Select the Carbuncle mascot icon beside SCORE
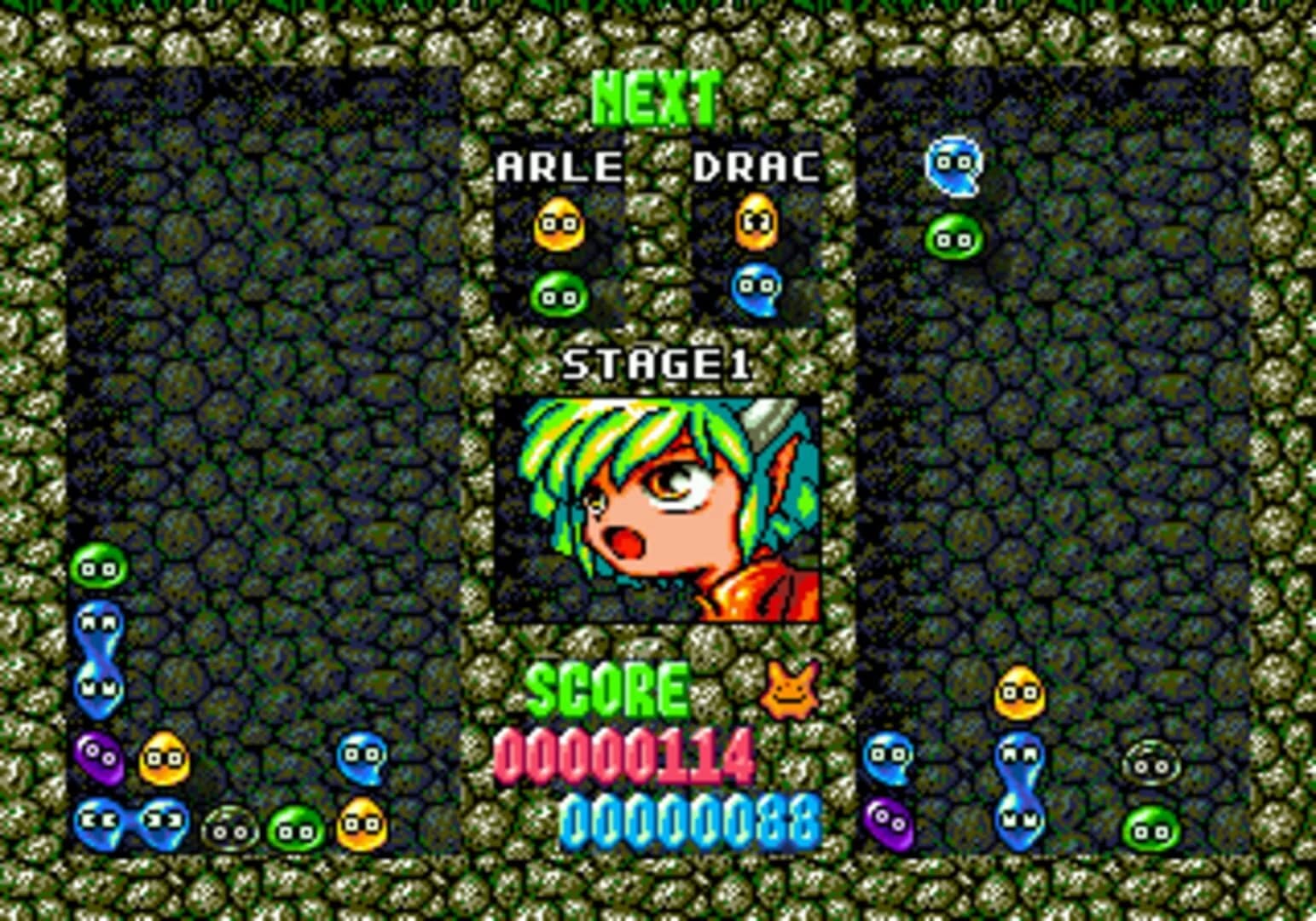The height and width of the screenshot is (921, 1316). tap(790, 689)
